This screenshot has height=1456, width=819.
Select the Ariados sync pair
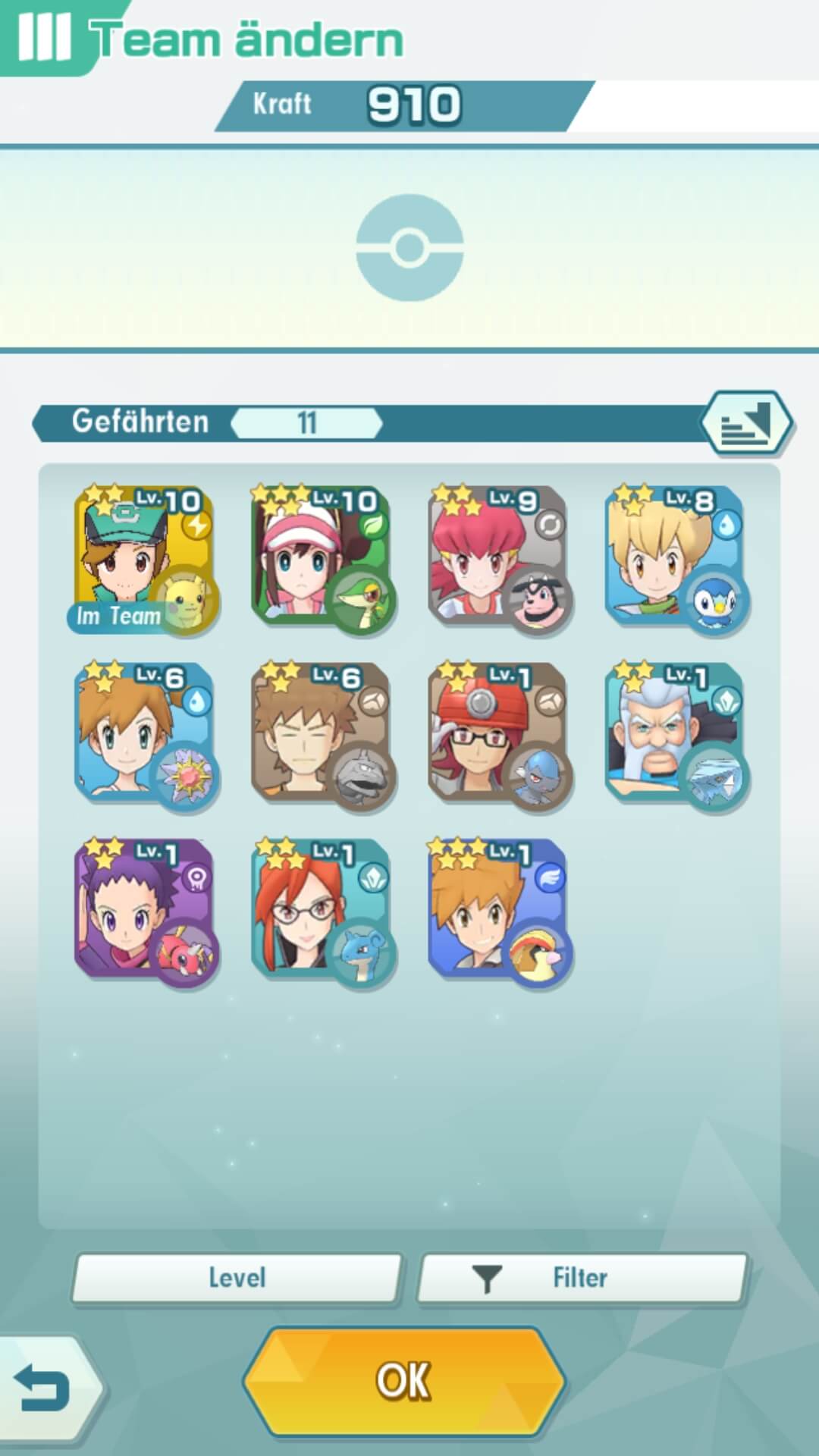click(143, 910)
